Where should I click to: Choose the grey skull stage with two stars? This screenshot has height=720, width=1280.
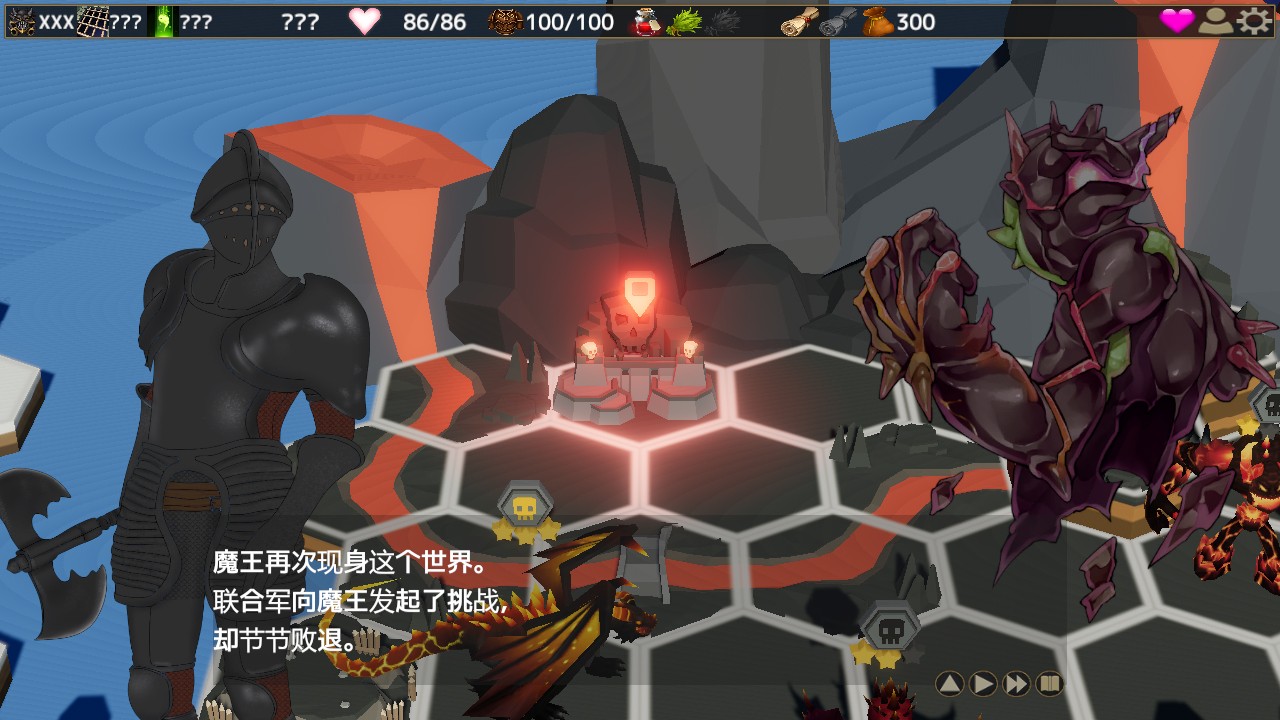click(887, 628)
